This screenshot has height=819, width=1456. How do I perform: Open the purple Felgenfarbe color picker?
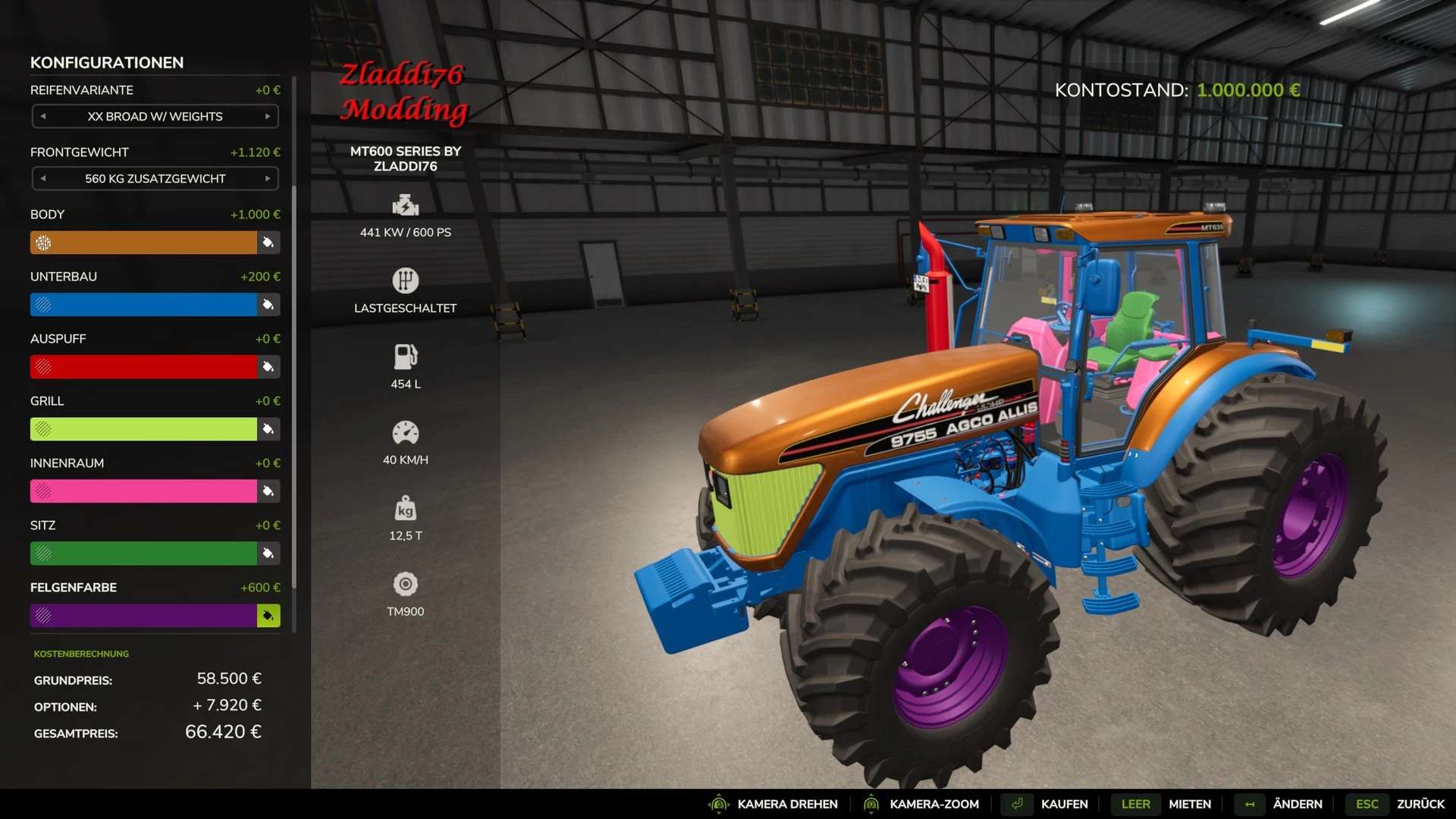[268, 616]
